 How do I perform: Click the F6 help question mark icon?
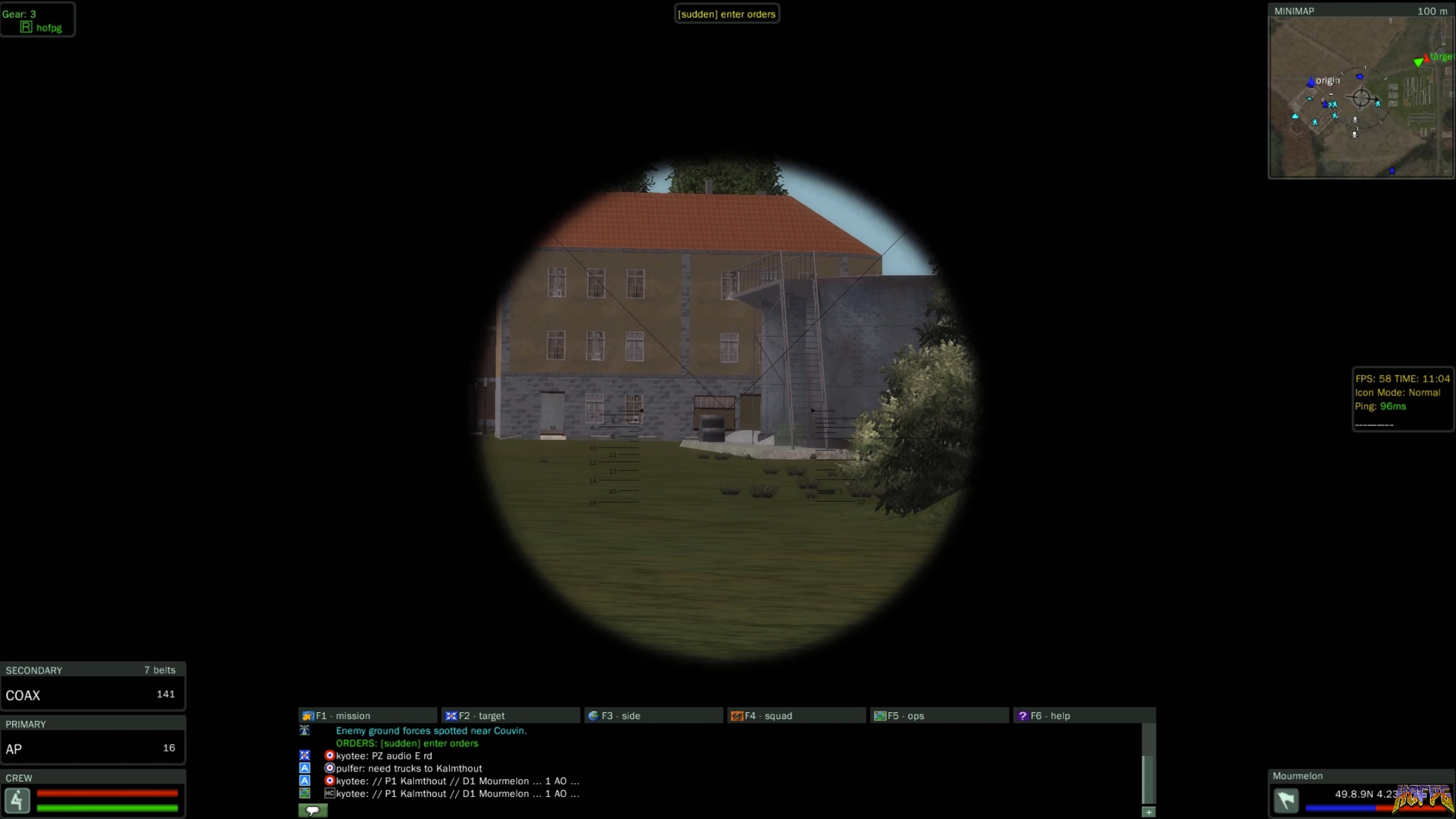tap(1024, 715)
